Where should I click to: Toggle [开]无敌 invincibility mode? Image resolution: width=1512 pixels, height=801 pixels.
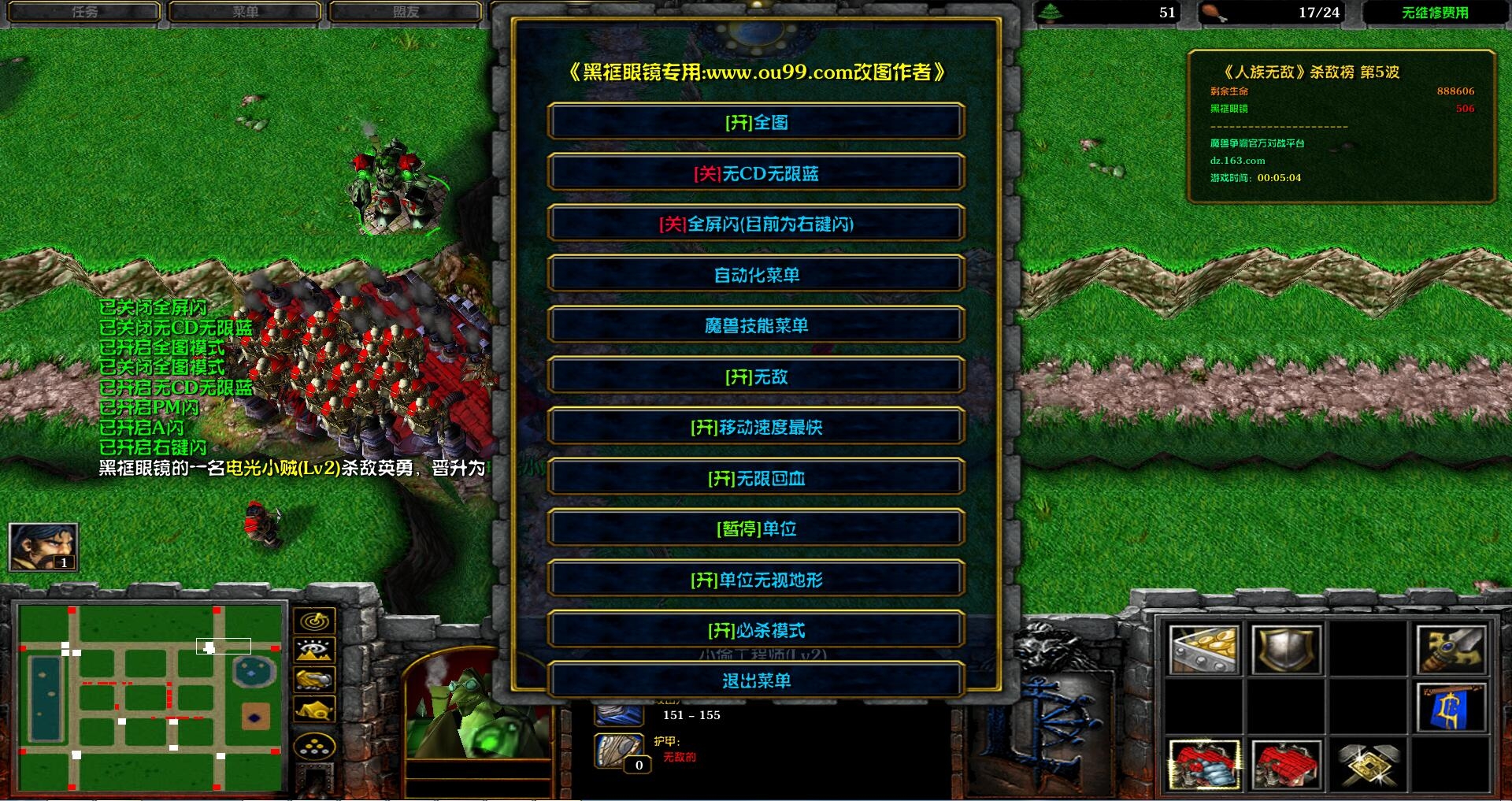tap(755, 376)
